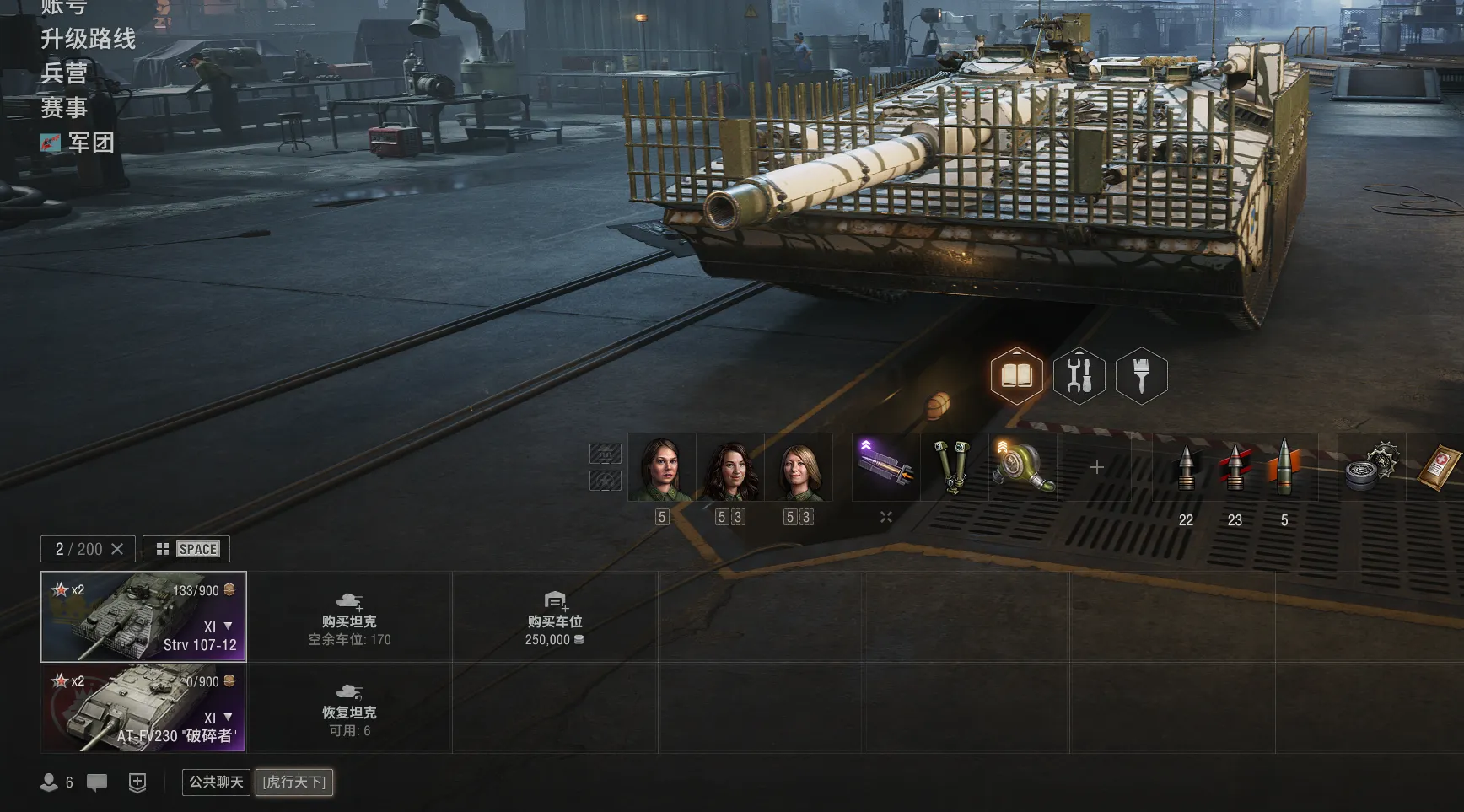This screenshot has width=1464, height=812.
Task: Clear the 2/200 tank filter
Action: point(117,549)
